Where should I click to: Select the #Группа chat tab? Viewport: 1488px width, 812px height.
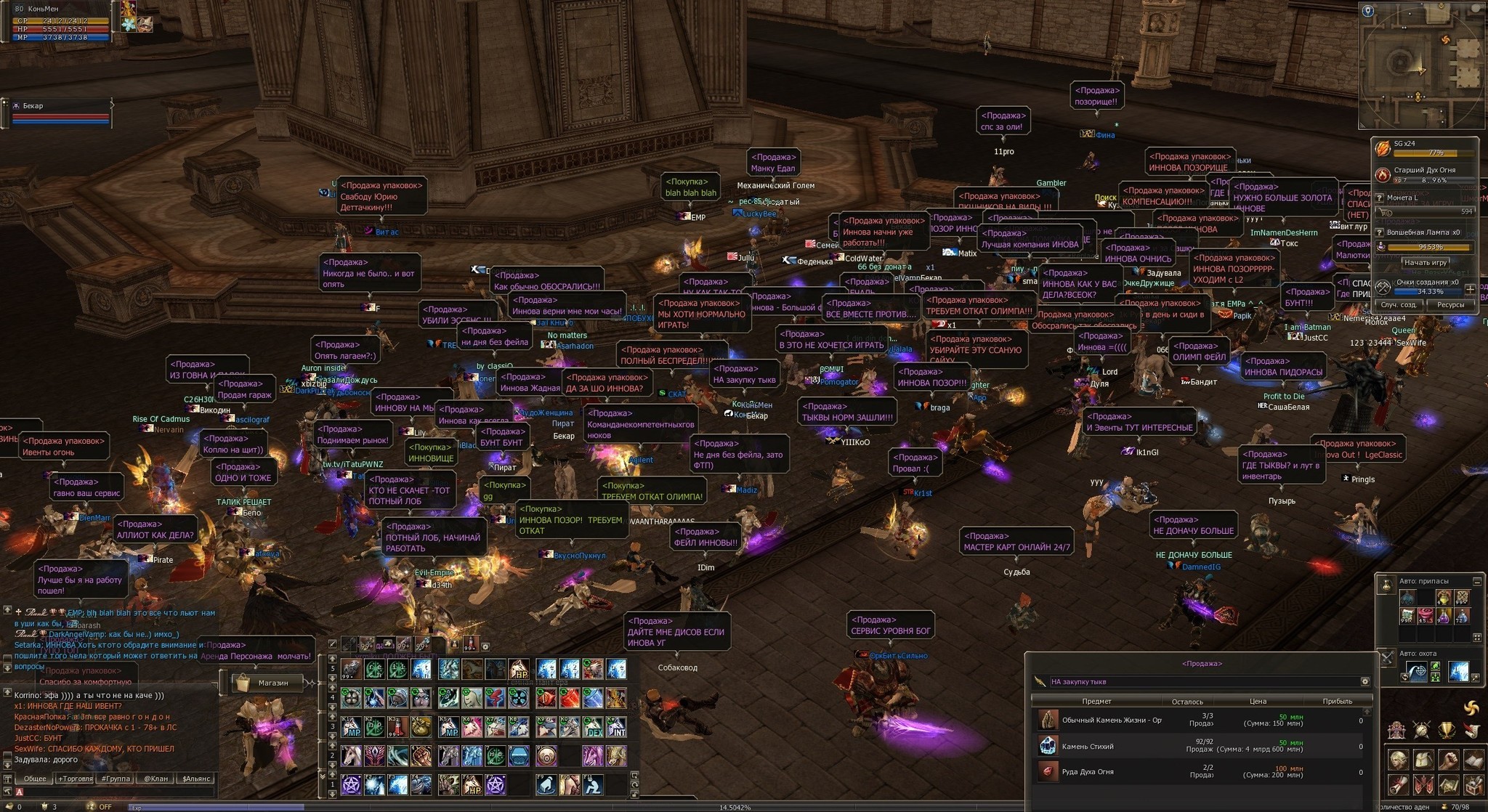[116, 779]
